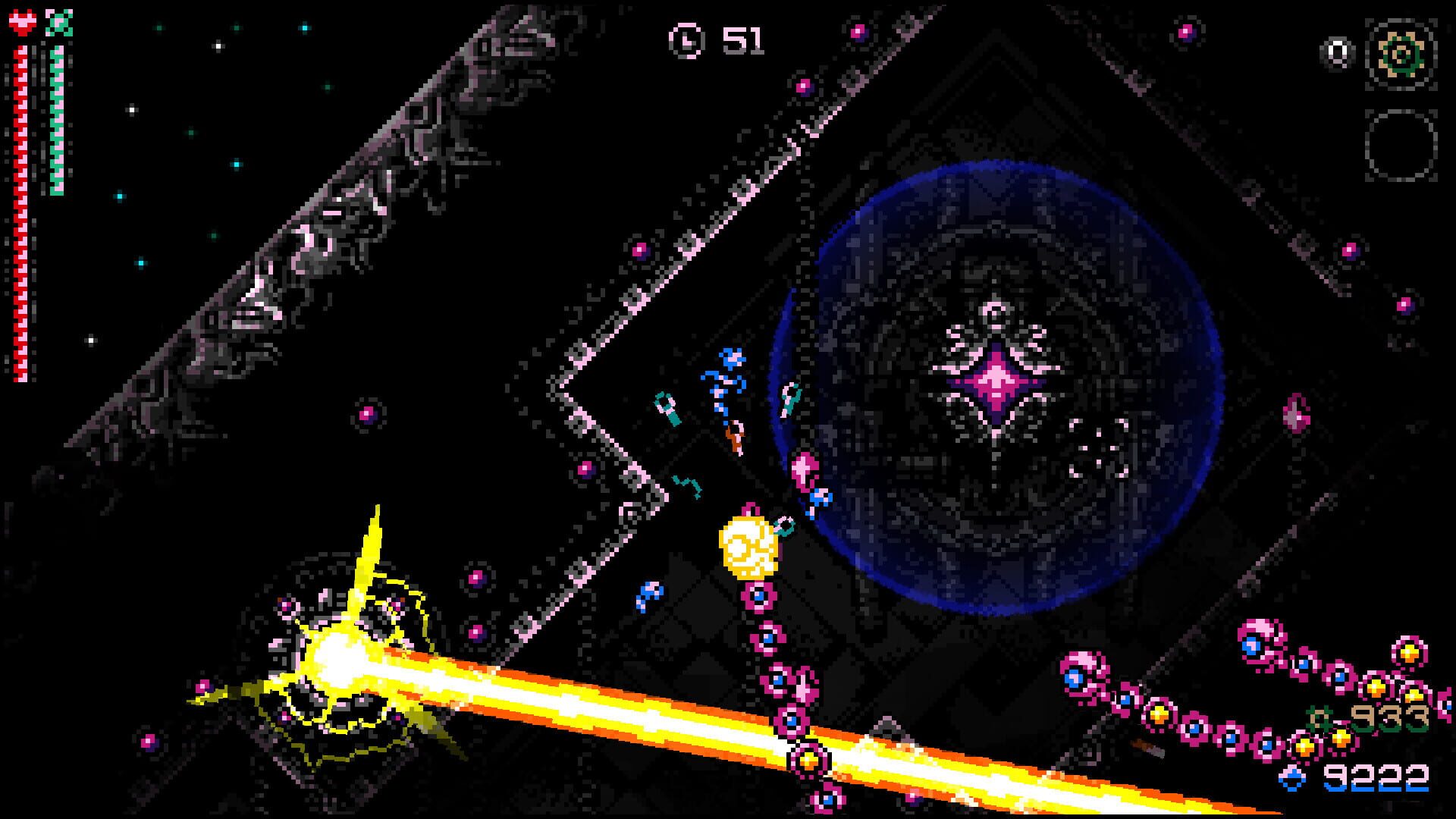Click the red health bar

(20, 227)
